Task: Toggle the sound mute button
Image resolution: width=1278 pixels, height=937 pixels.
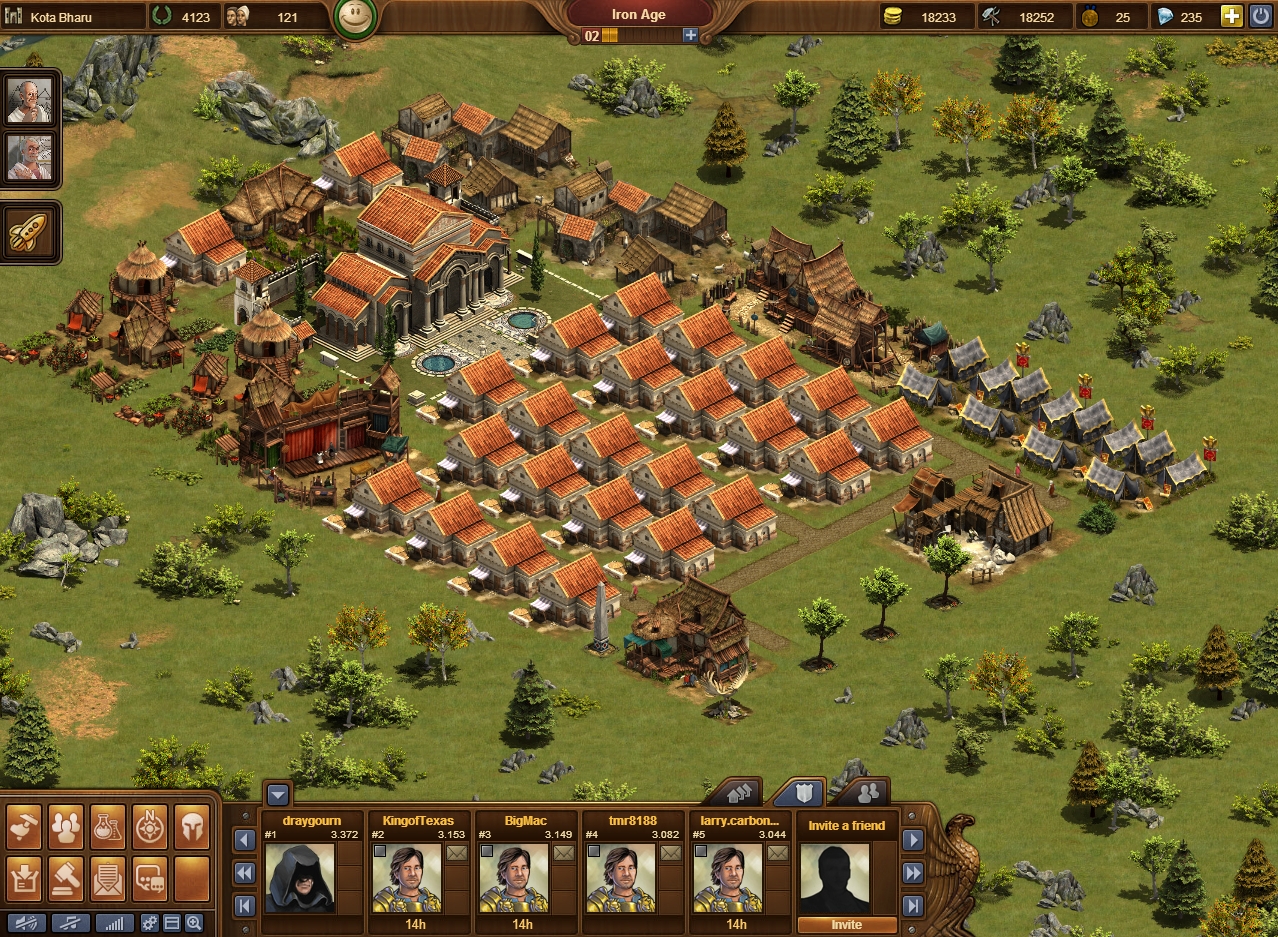Action: tap(26, 923)
